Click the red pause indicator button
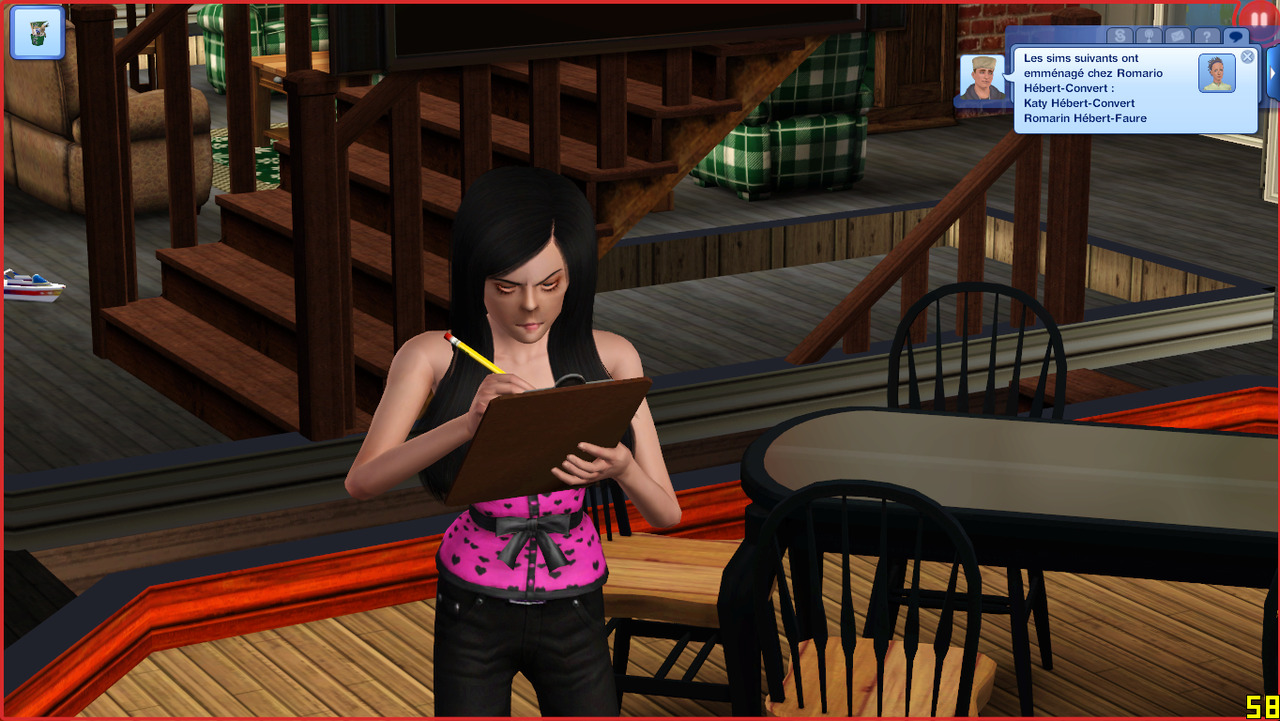1280x721 pixels. click(x=1258, y=19)
